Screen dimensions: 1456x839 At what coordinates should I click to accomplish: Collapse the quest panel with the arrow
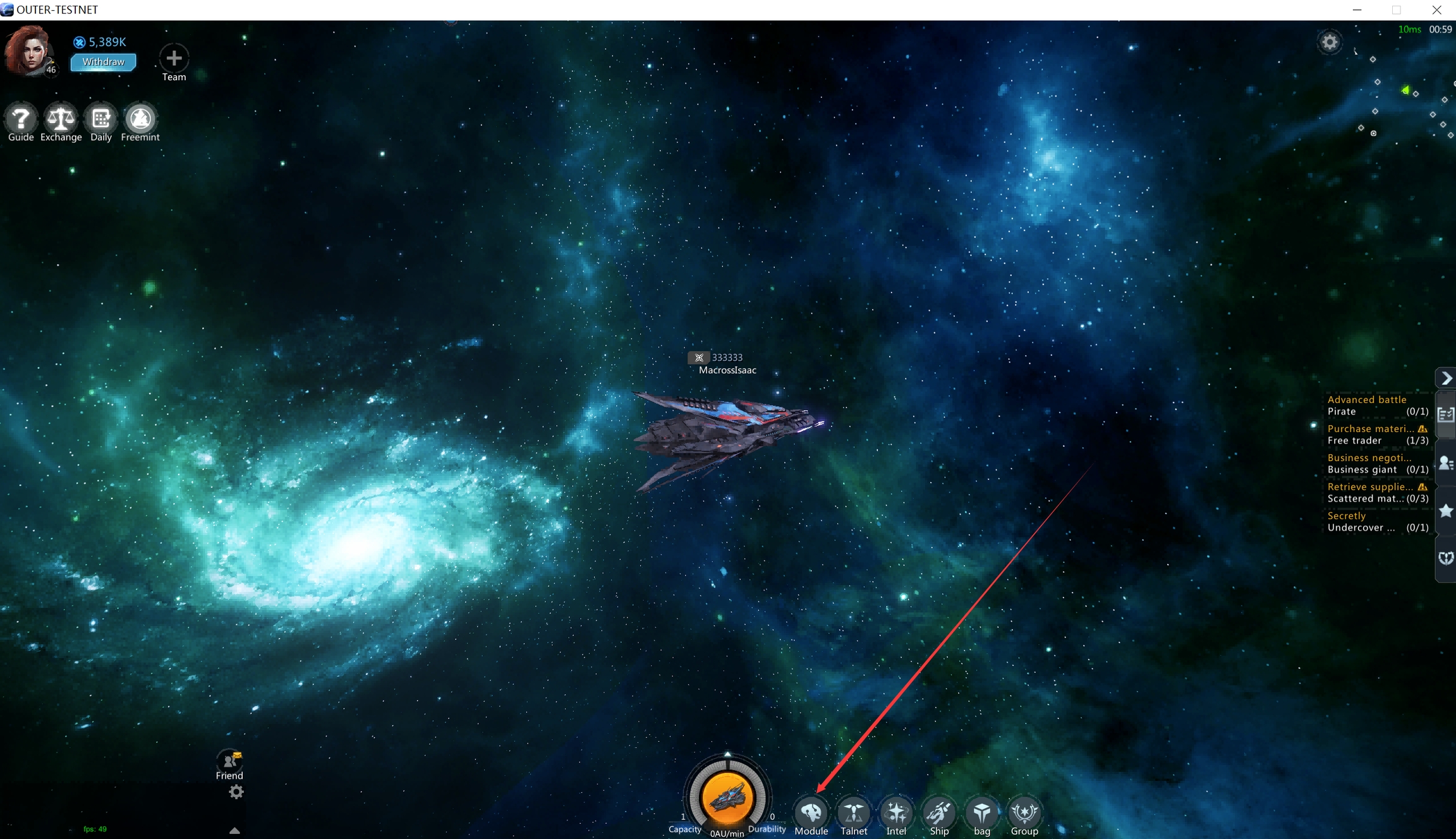pos(1446,378)
